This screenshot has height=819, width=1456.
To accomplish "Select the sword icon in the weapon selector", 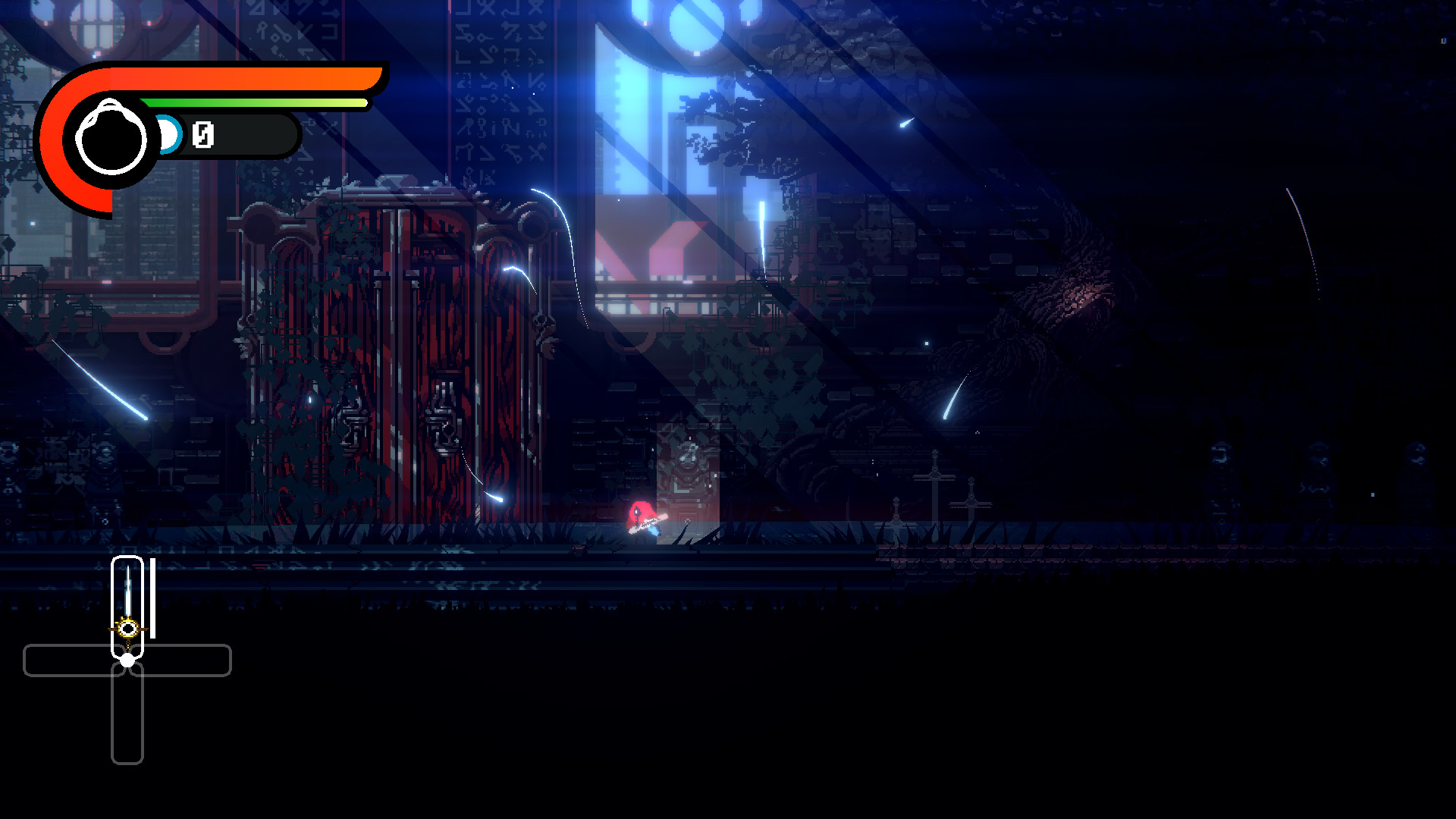I will [127, 599].
